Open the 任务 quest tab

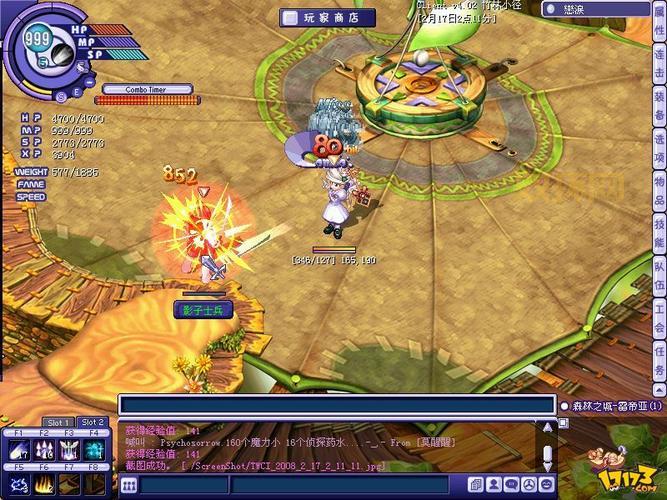pyautogui.click(x=659, y=356)
